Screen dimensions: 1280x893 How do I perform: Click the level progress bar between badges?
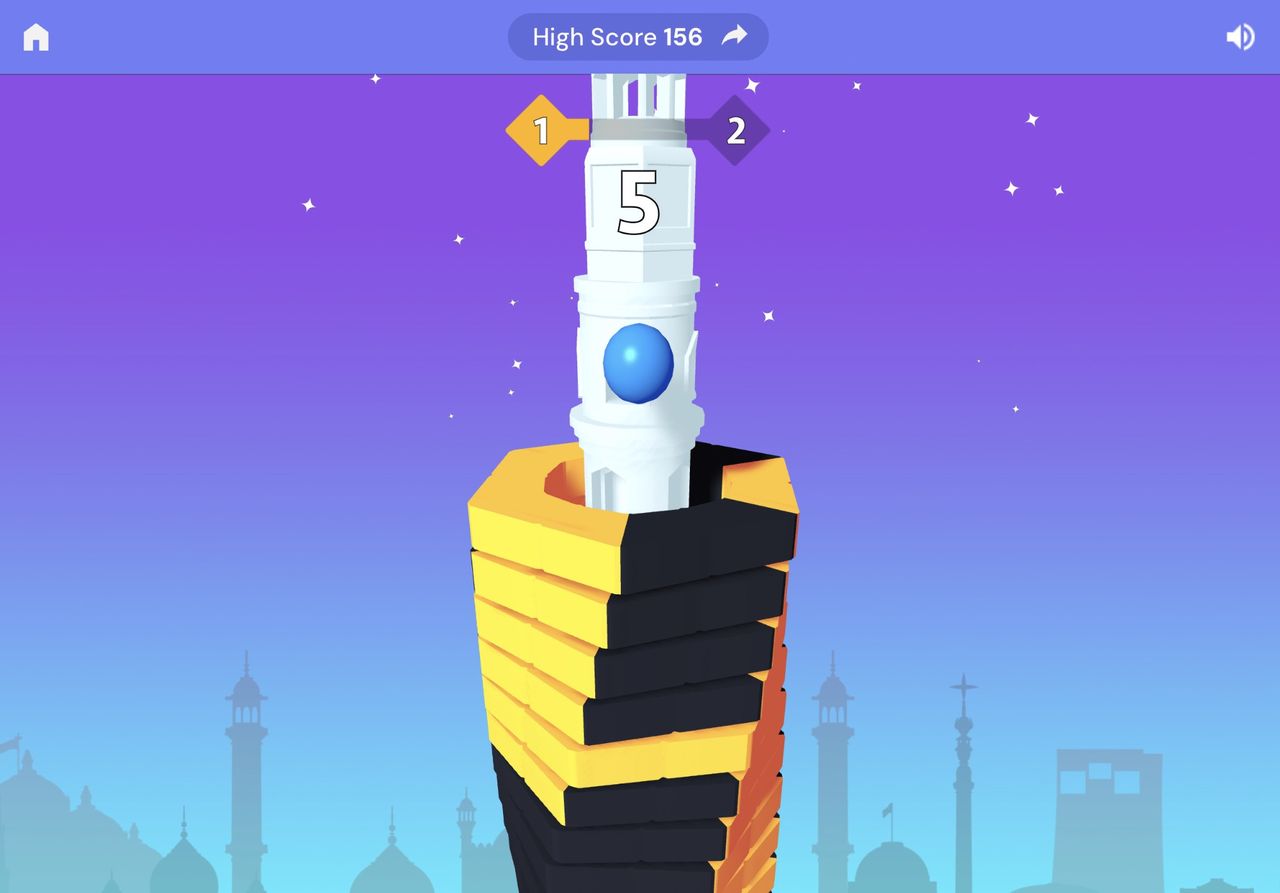click(639, 129)
